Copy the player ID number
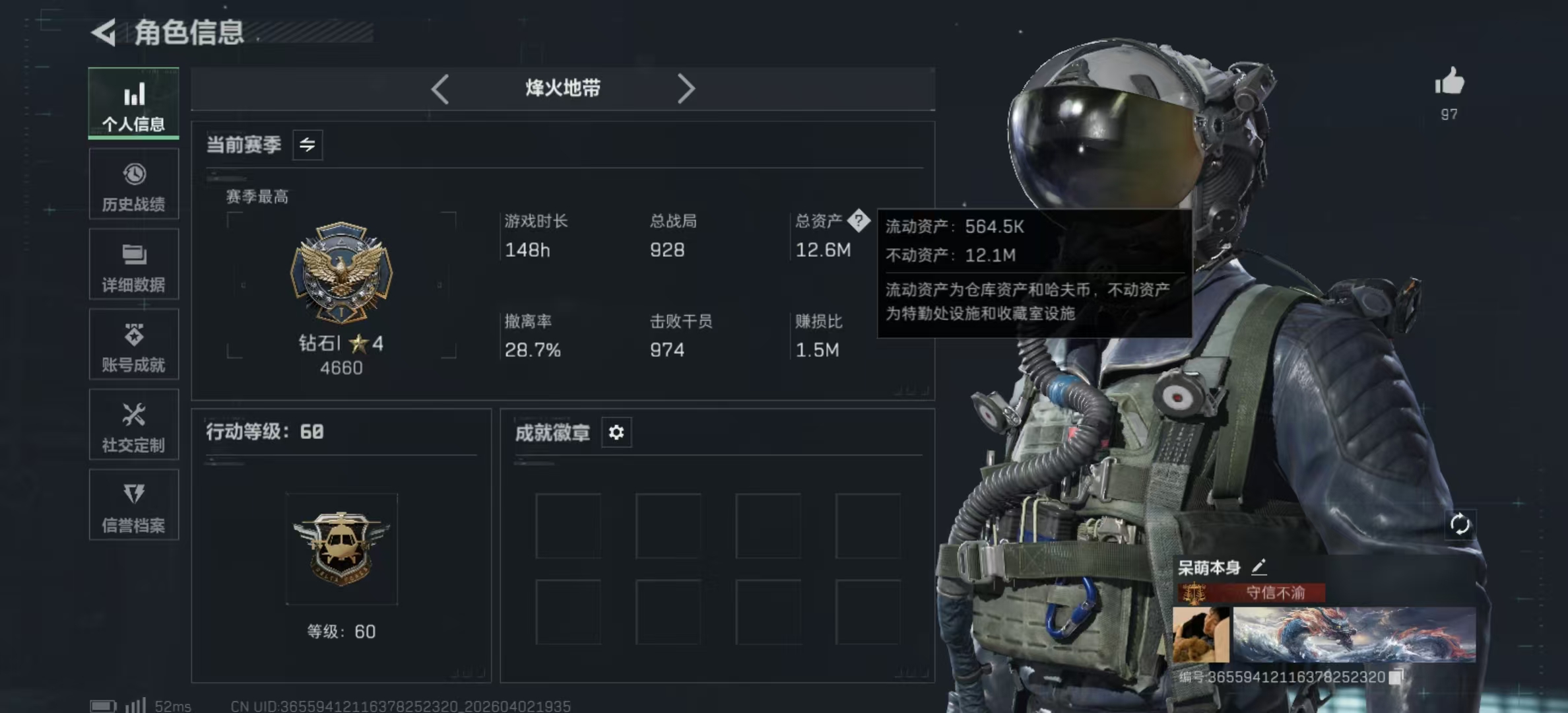Viewport: 1568px width, 713px height. click(x=1396, y=677)
